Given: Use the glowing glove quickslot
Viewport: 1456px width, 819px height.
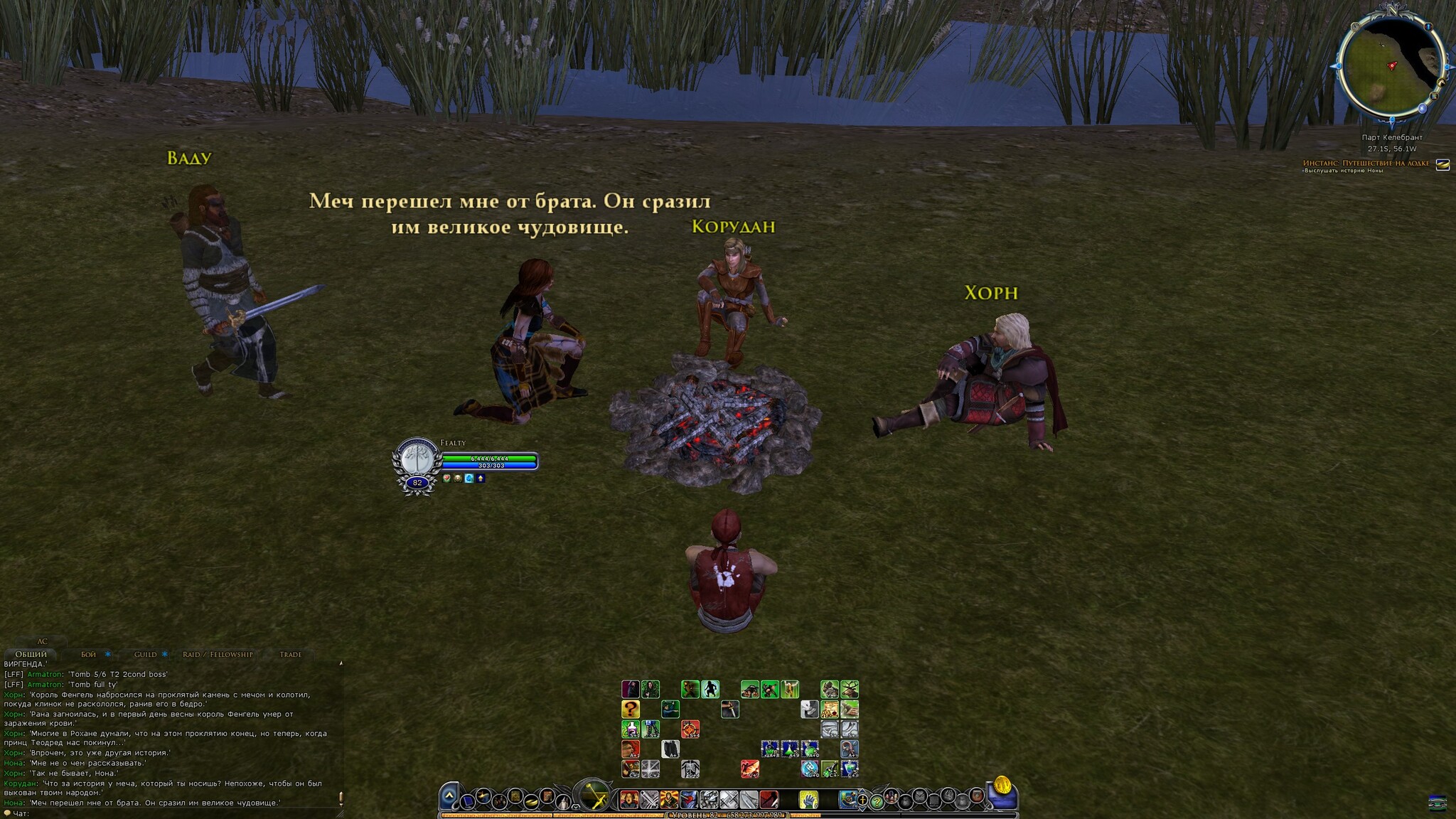Looking at the screenshot, I should click(x=808, y=800).
